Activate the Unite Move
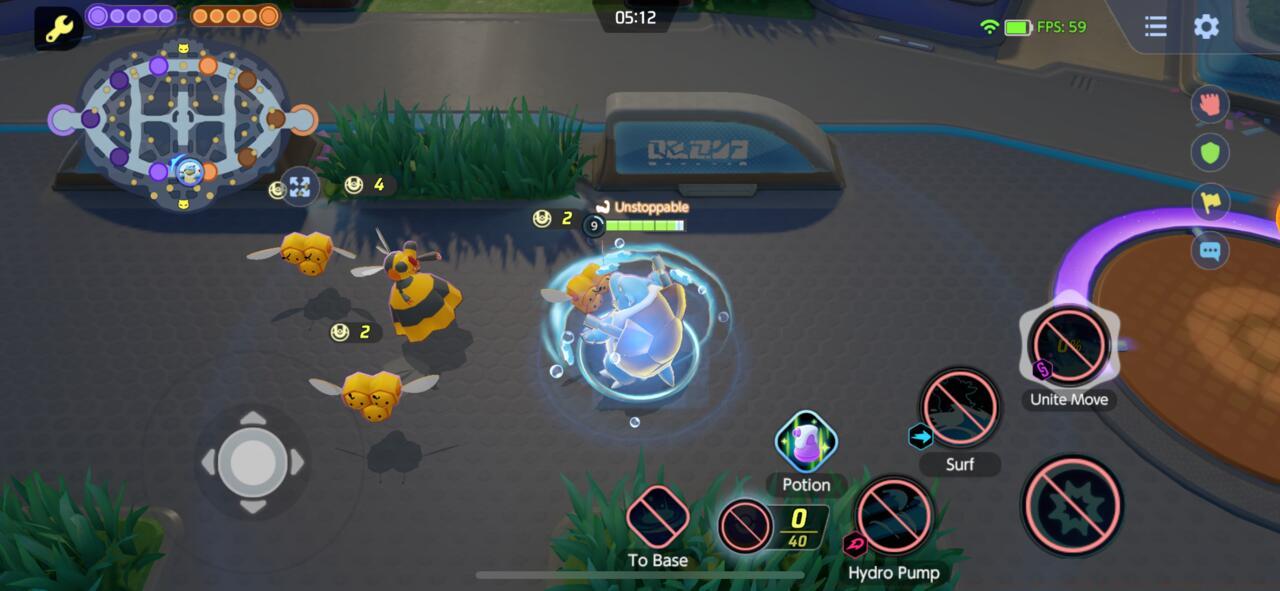The width and height of the screenshot is (1280, 591). coord(1069,346)
